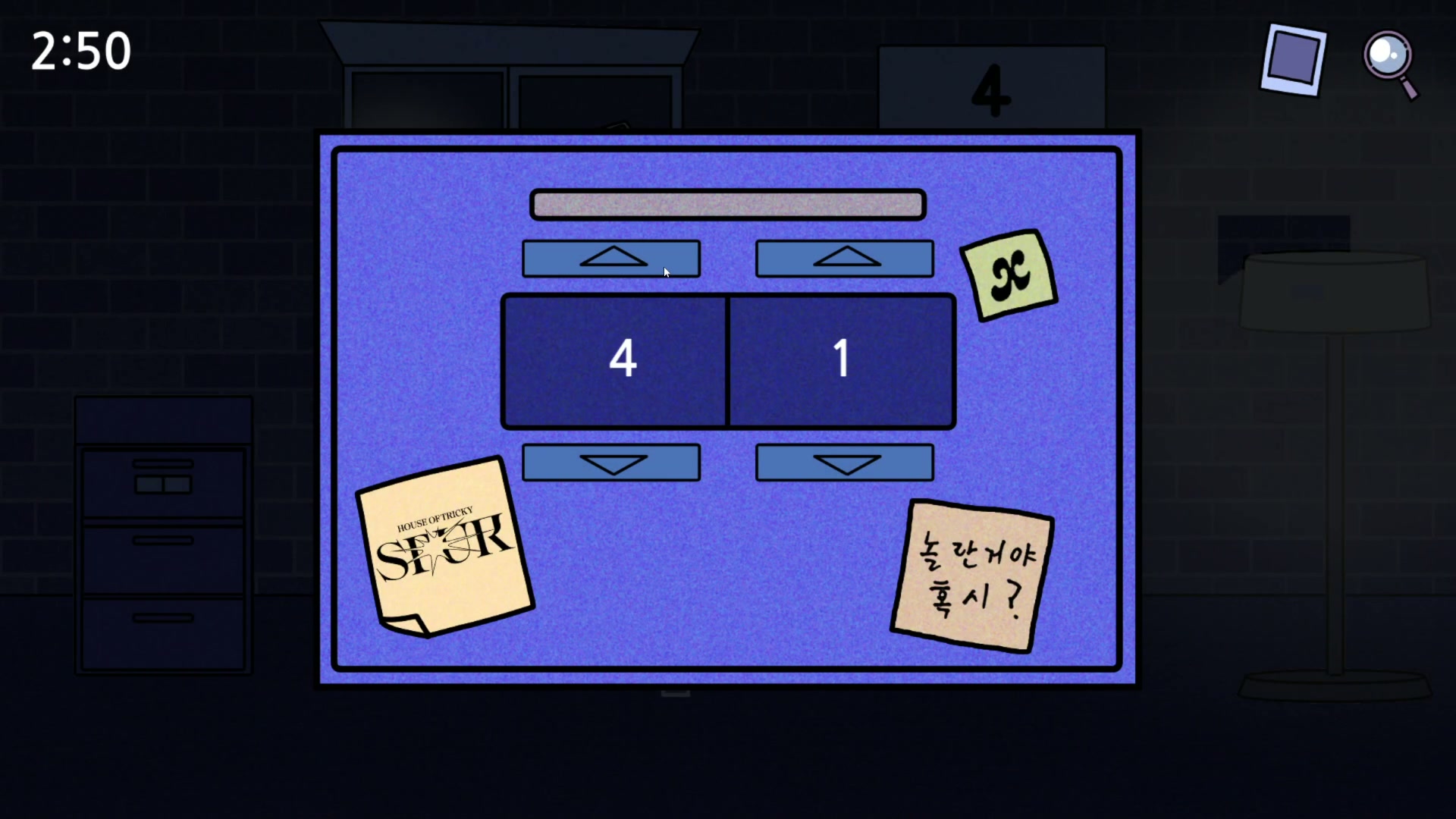Viewport: 1456px width, 819px height.
Task: Select the right digit display showing 1
Action: point(840,360)
